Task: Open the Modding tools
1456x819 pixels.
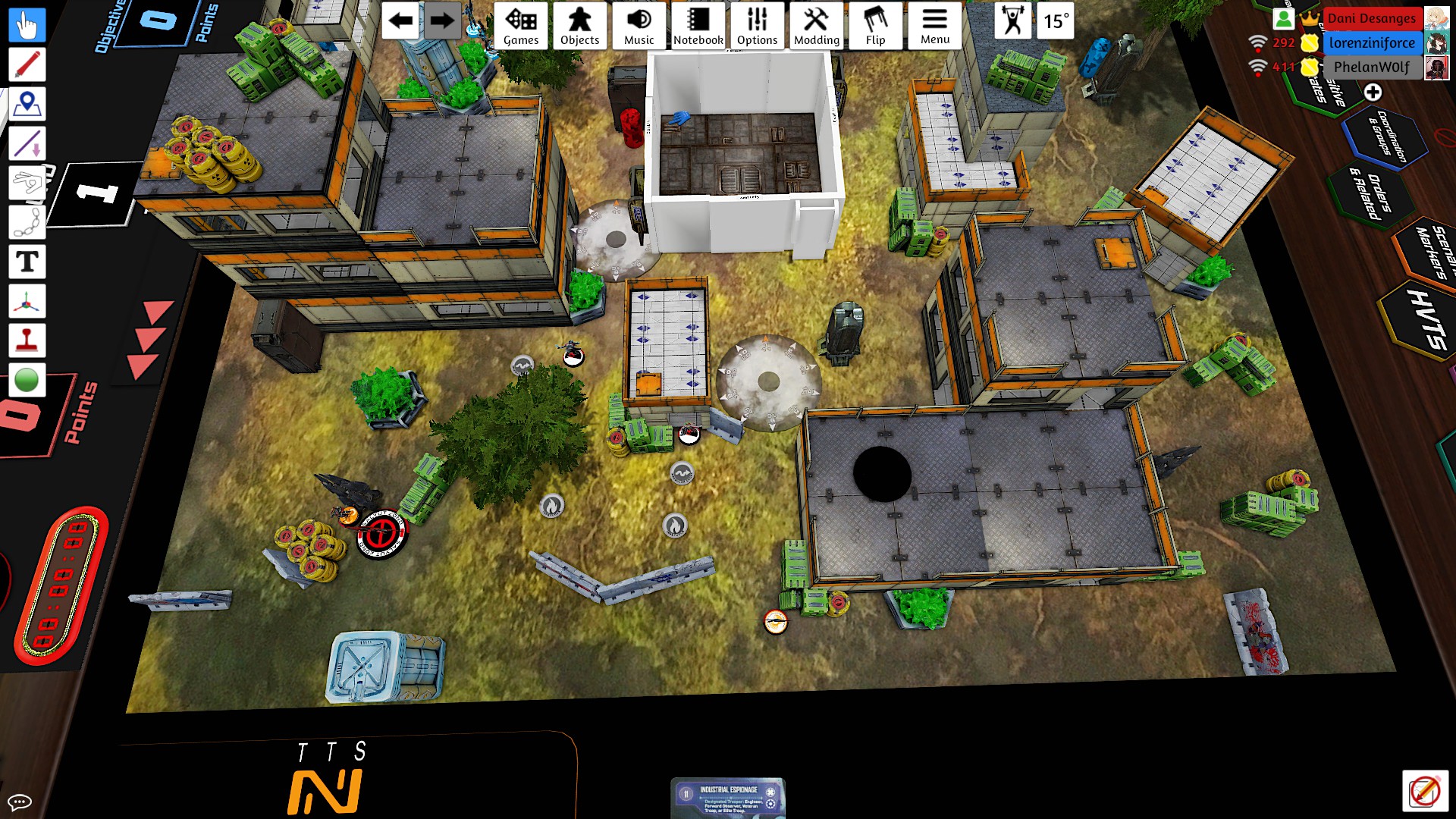Action: click(816, 26)
